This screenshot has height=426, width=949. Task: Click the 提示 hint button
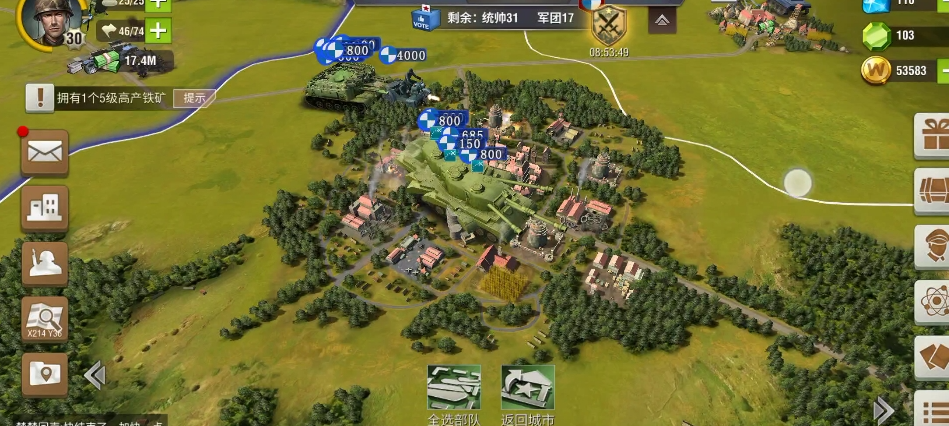[x=194, y=98]
